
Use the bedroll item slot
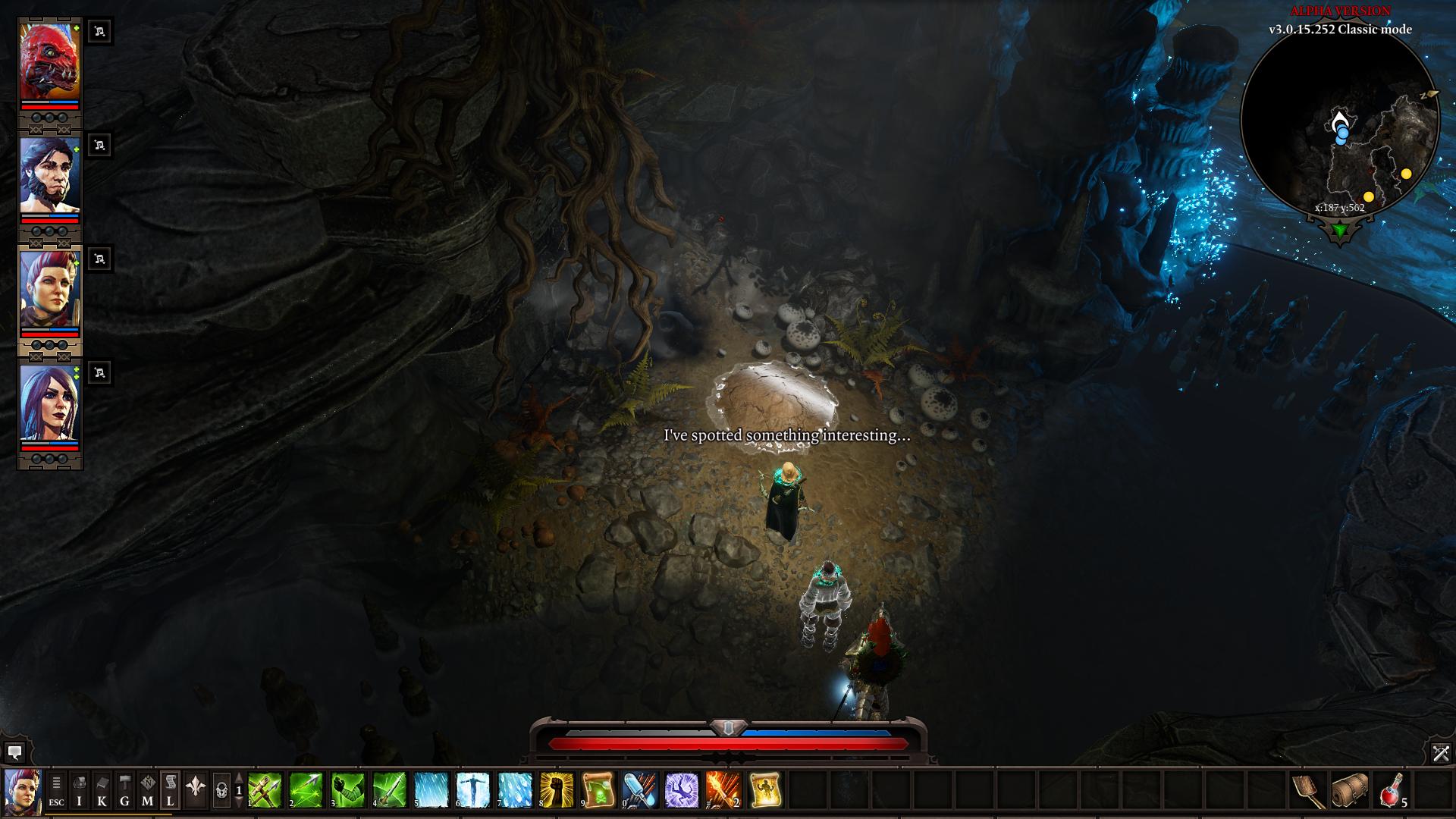(x=1351, y=789)
